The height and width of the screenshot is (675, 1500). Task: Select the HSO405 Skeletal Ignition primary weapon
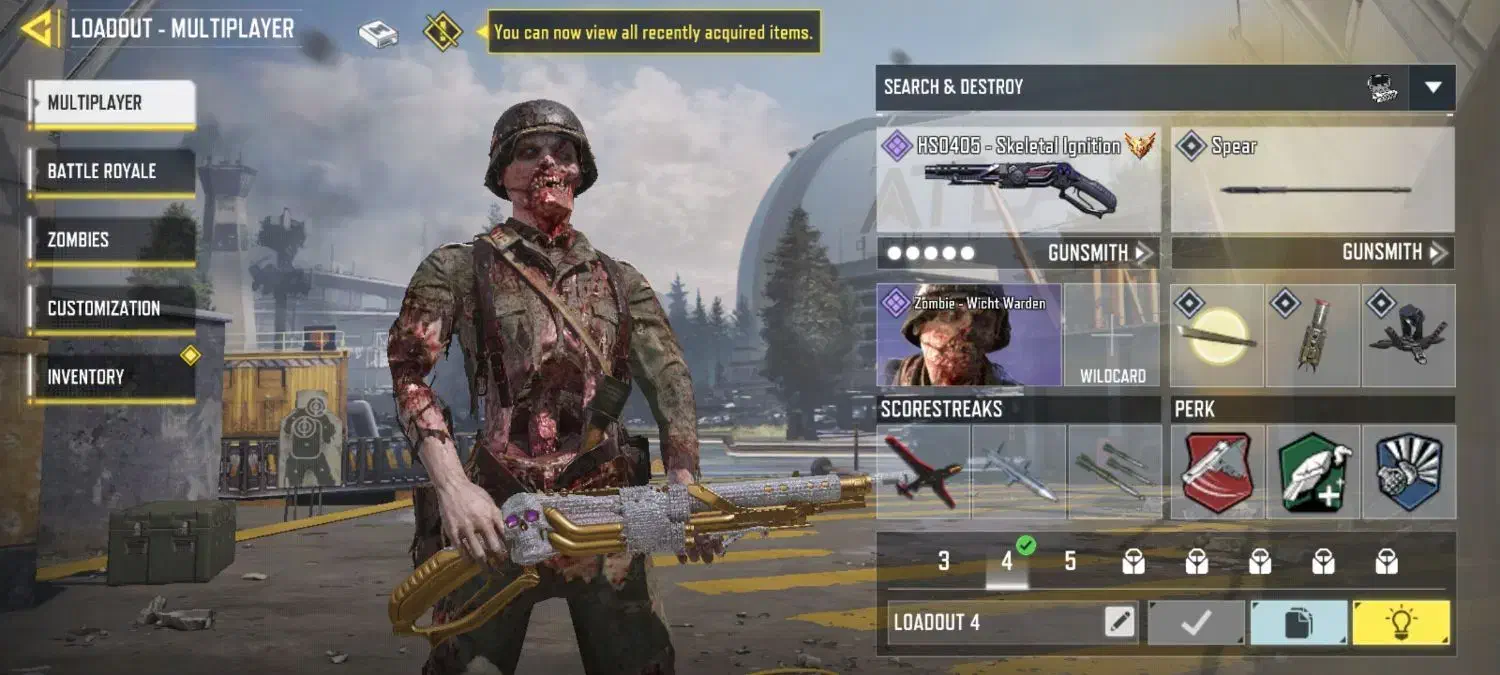[x=1018, y=180]
